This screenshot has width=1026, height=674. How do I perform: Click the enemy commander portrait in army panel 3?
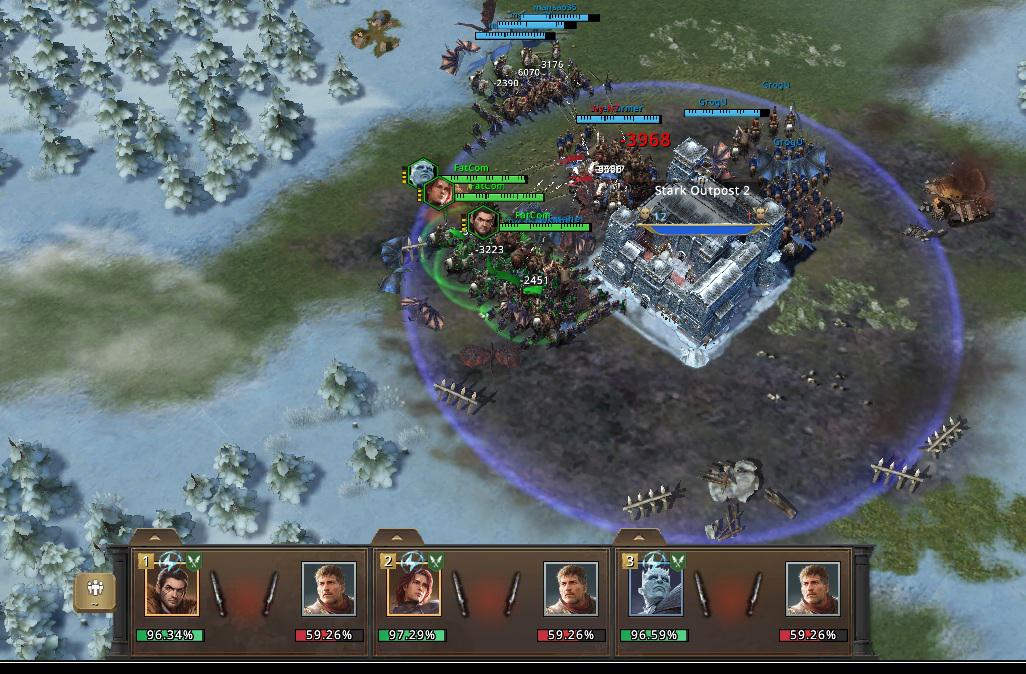(x=813, y=589)
